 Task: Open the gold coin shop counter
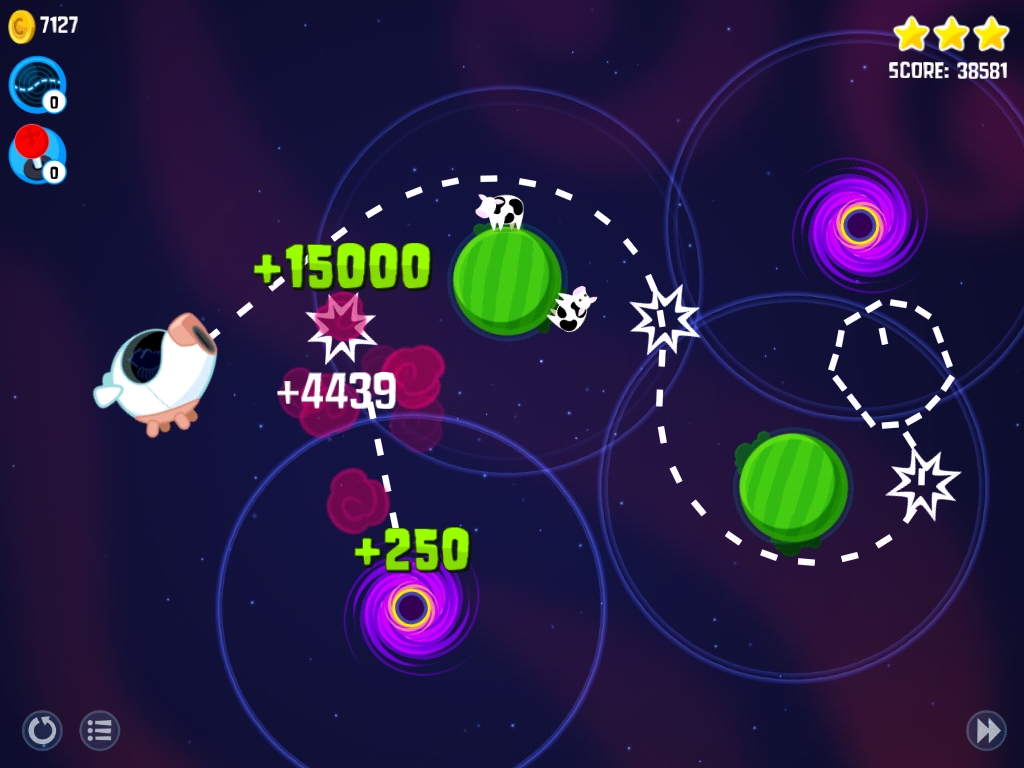click(43, 26)
